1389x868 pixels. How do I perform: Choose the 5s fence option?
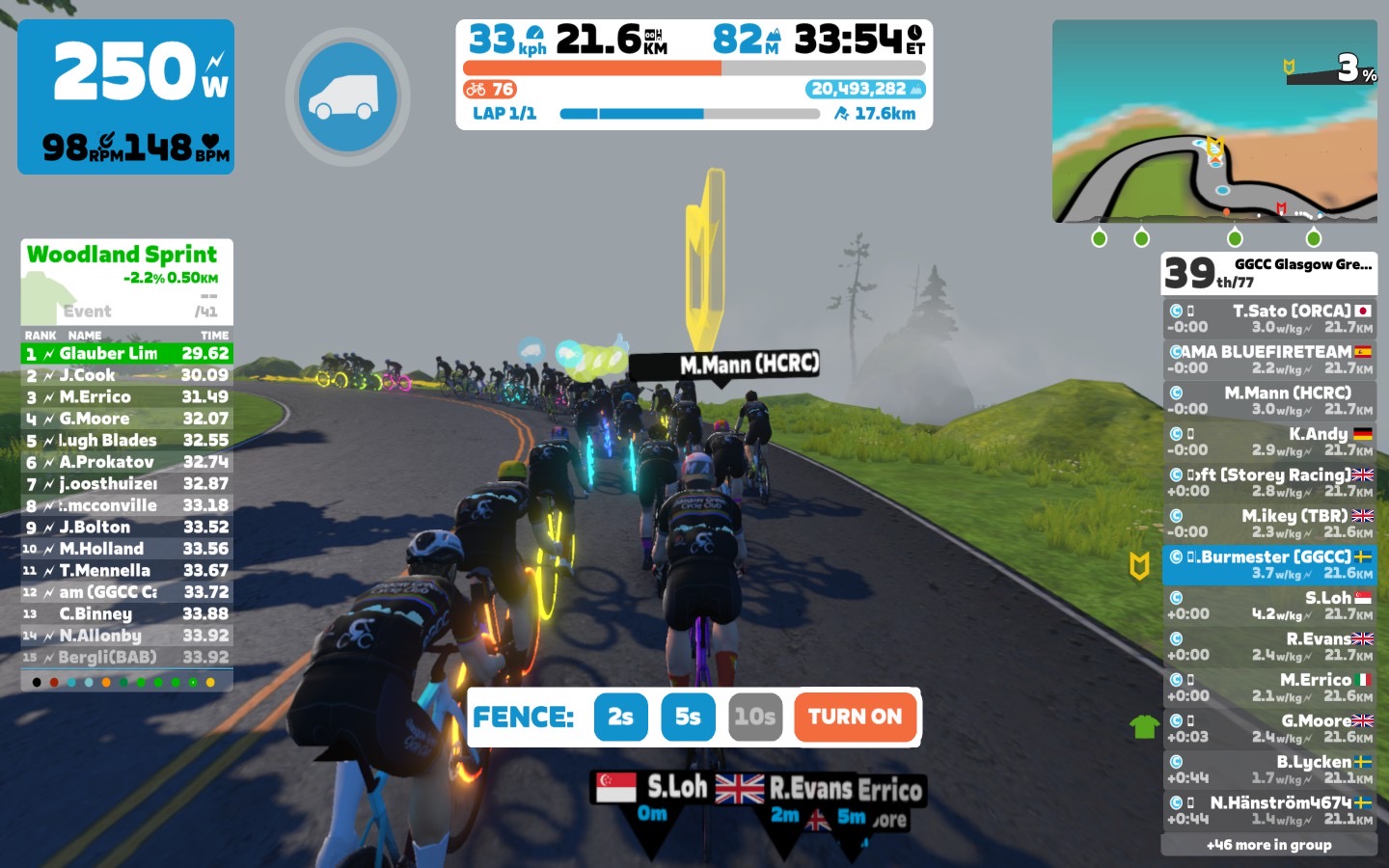[688, 718]
